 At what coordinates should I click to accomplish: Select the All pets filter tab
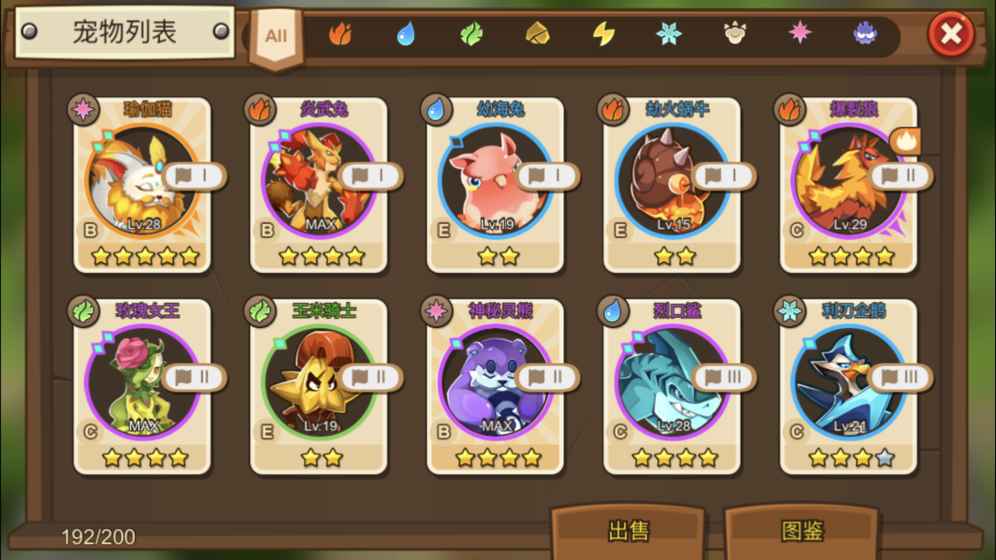(275, 37)
